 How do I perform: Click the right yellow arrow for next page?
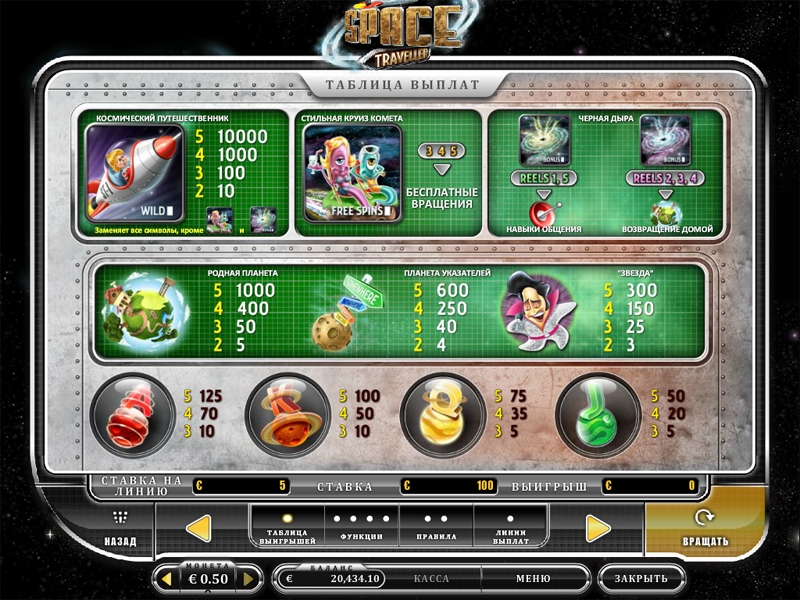598,527
